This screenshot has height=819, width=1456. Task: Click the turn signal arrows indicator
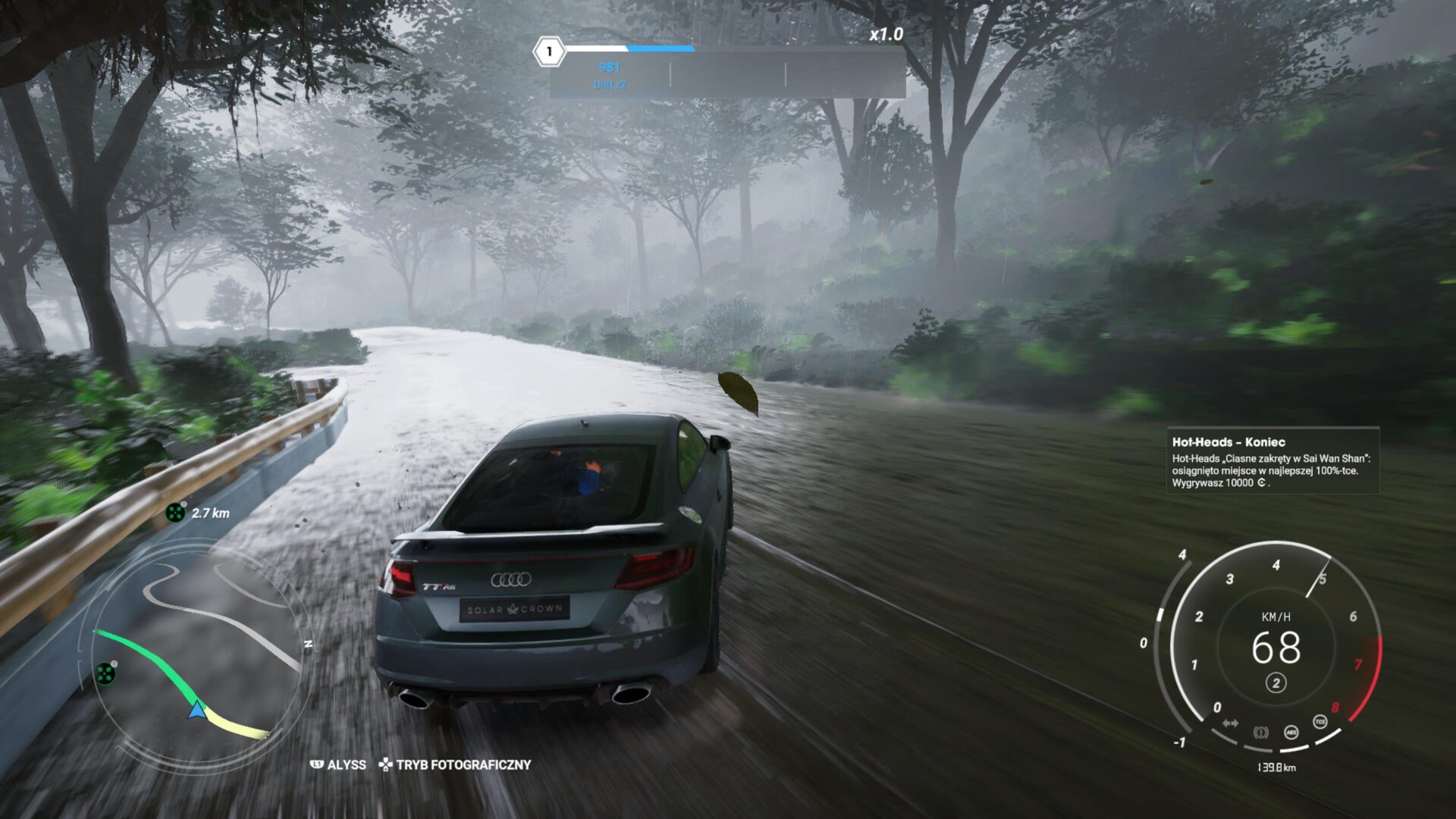[1230, 723]
